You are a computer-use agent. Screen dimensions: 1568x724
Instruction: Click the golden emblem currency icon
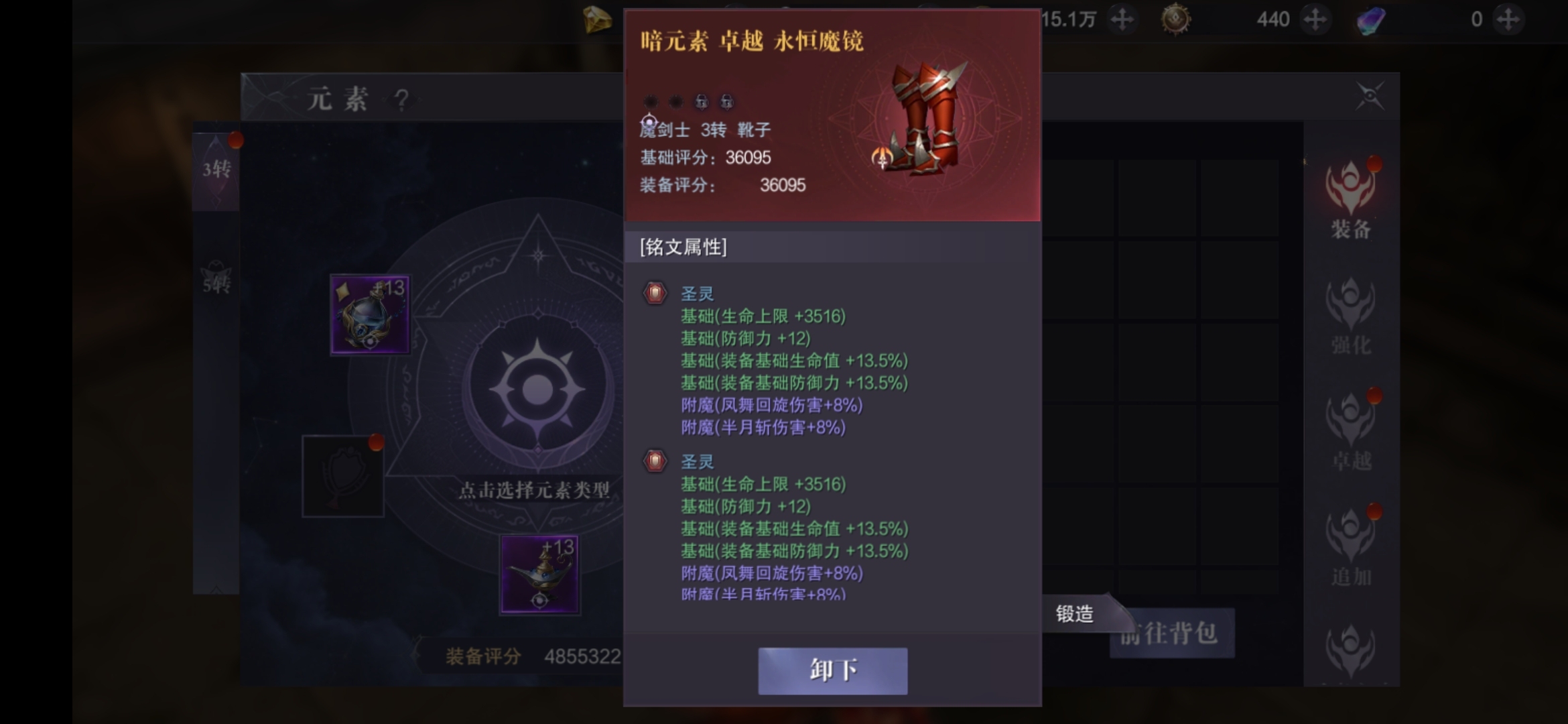[1176, 19]
